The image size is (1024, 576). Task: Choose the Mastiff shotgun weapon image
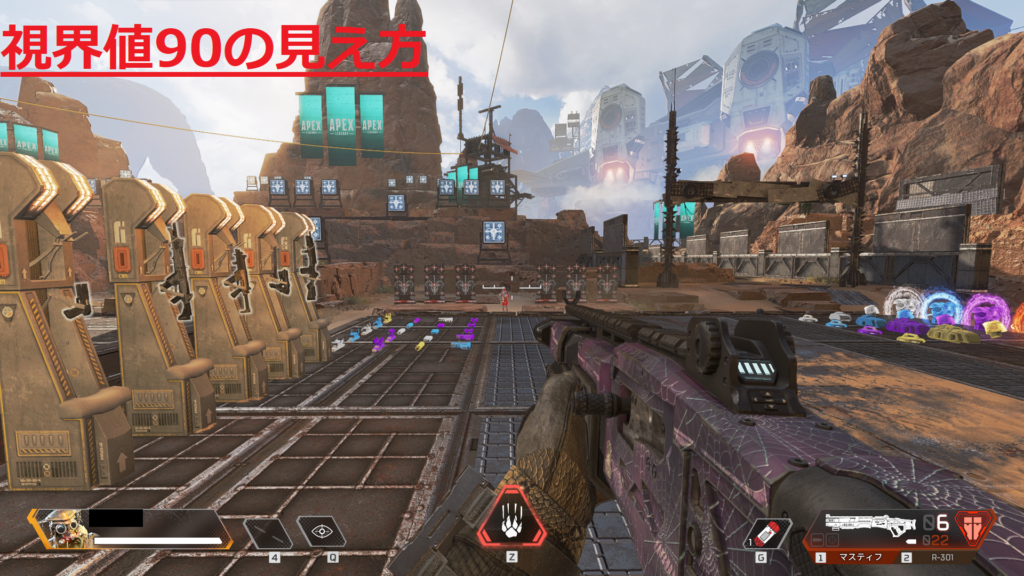(x=866, y=527)
